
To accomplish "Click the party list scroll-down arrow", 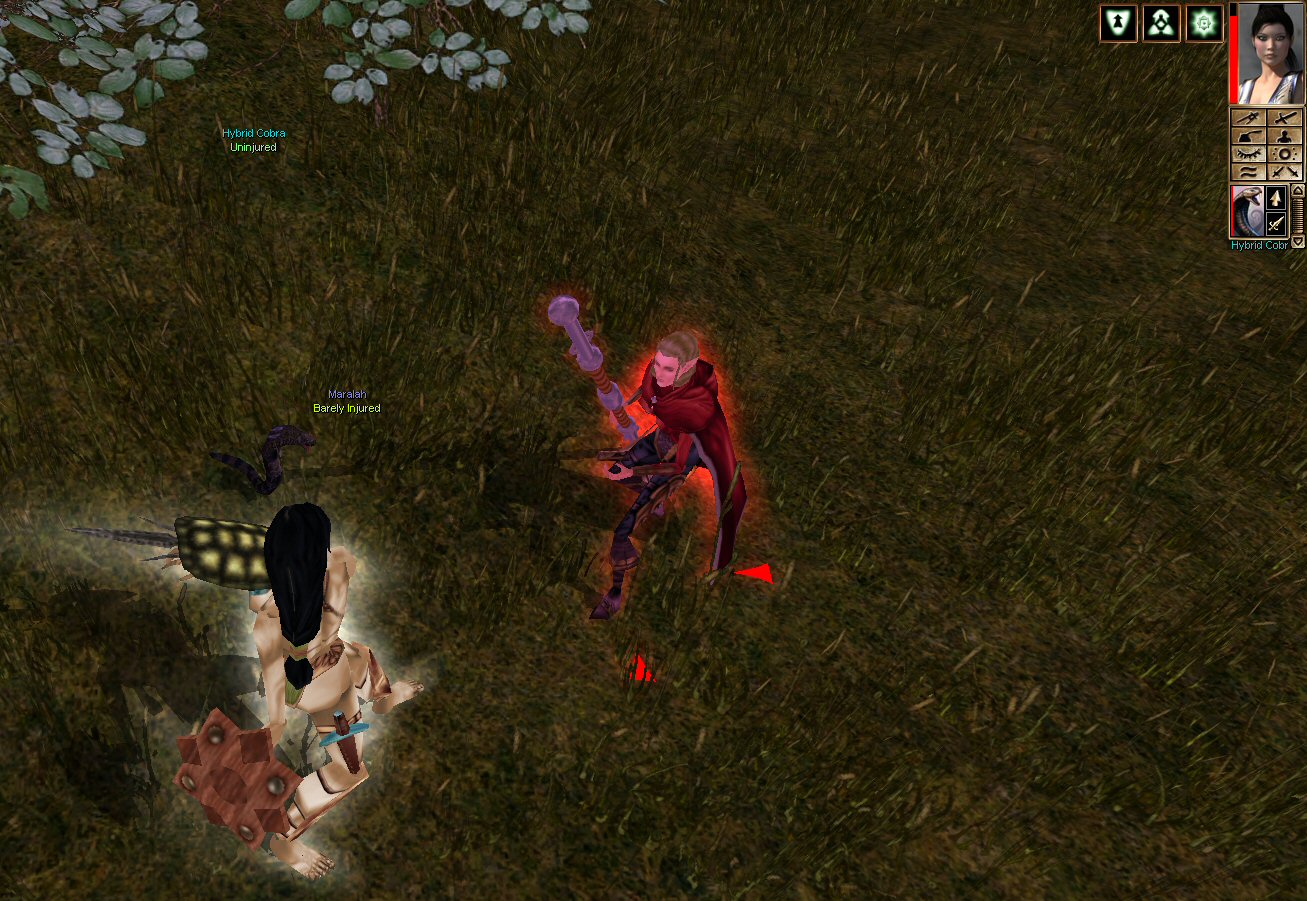I will [x=1298, y=241].
